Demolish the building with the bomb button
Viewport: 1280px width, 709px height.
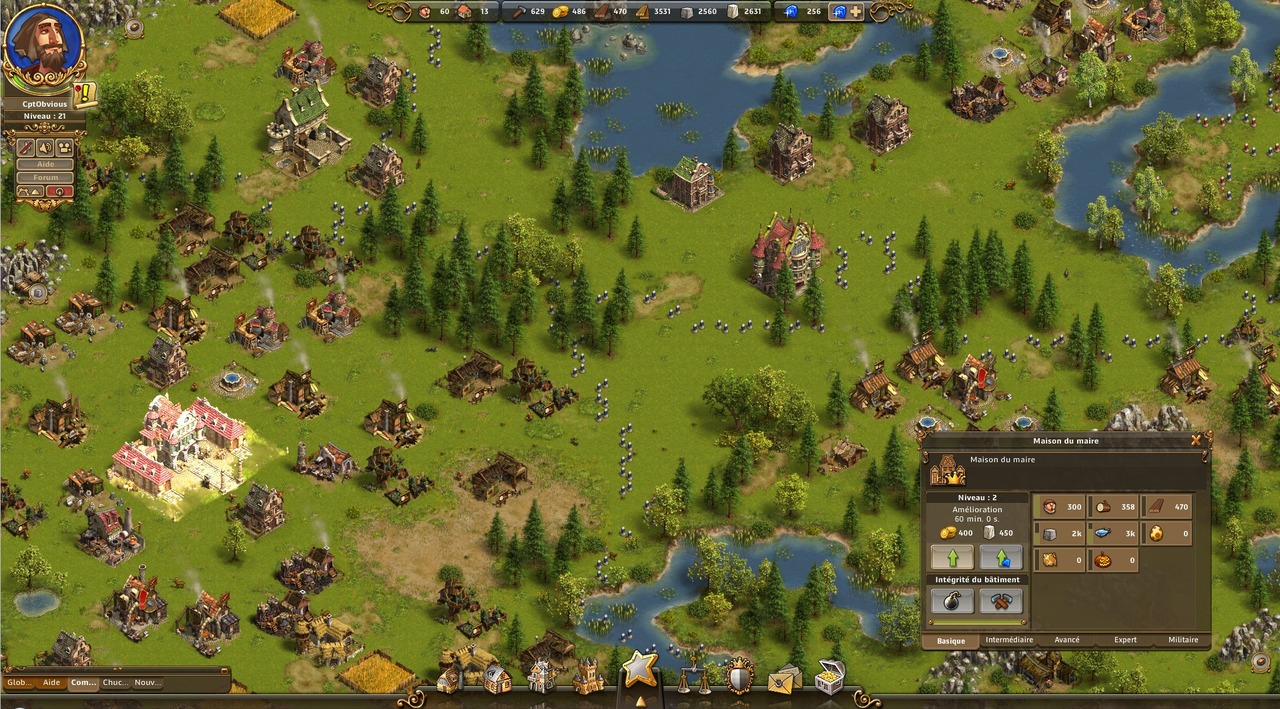951,600
